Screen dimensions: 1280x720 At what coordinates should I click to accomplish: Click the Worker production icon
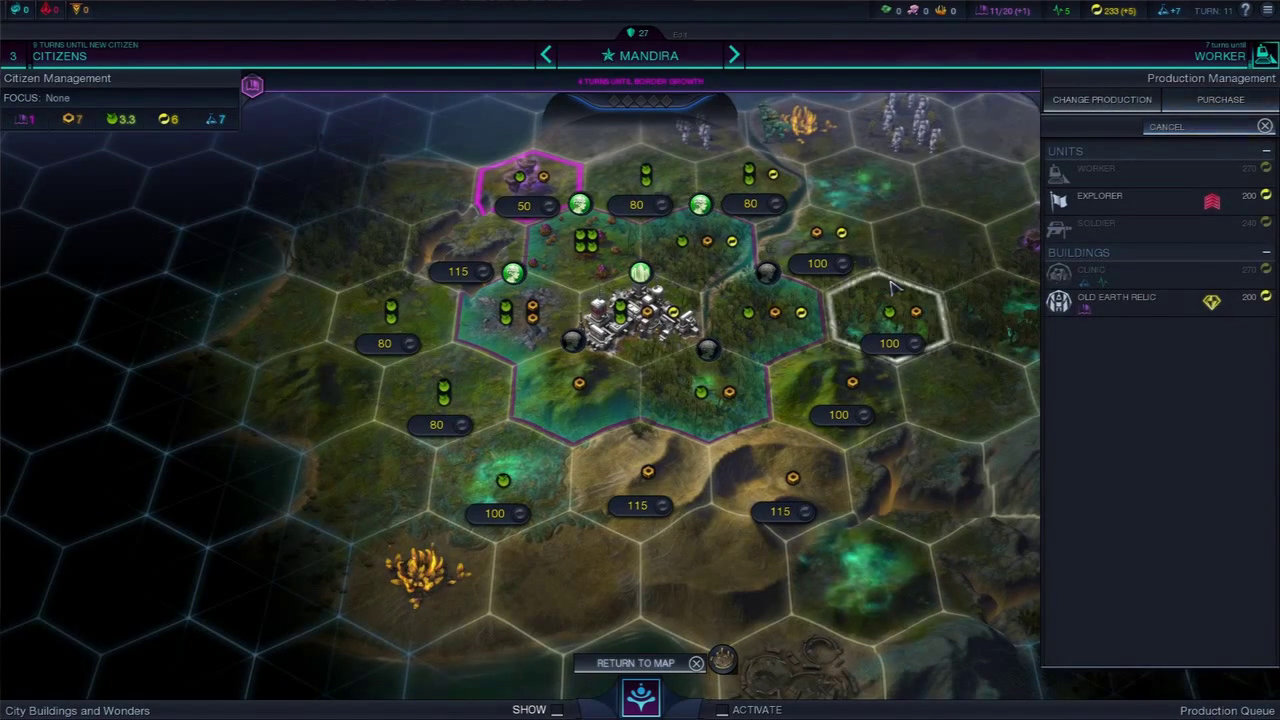[1265, 56]
